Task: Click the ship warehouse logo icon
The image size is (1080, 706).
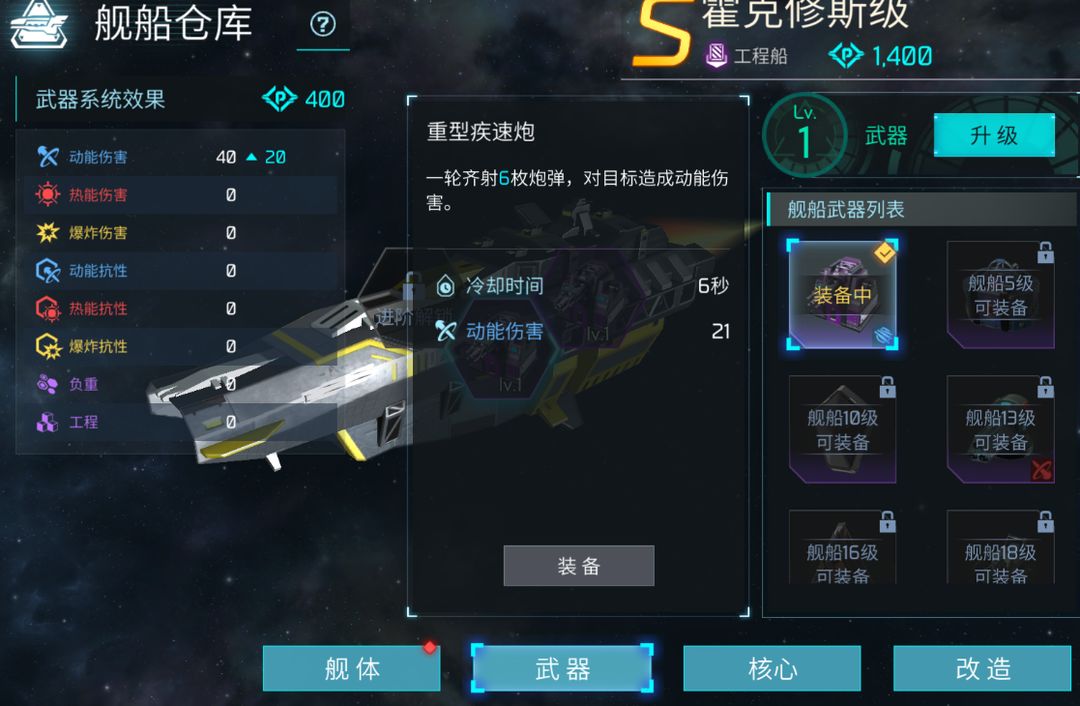Action: [x=39, y=26]
